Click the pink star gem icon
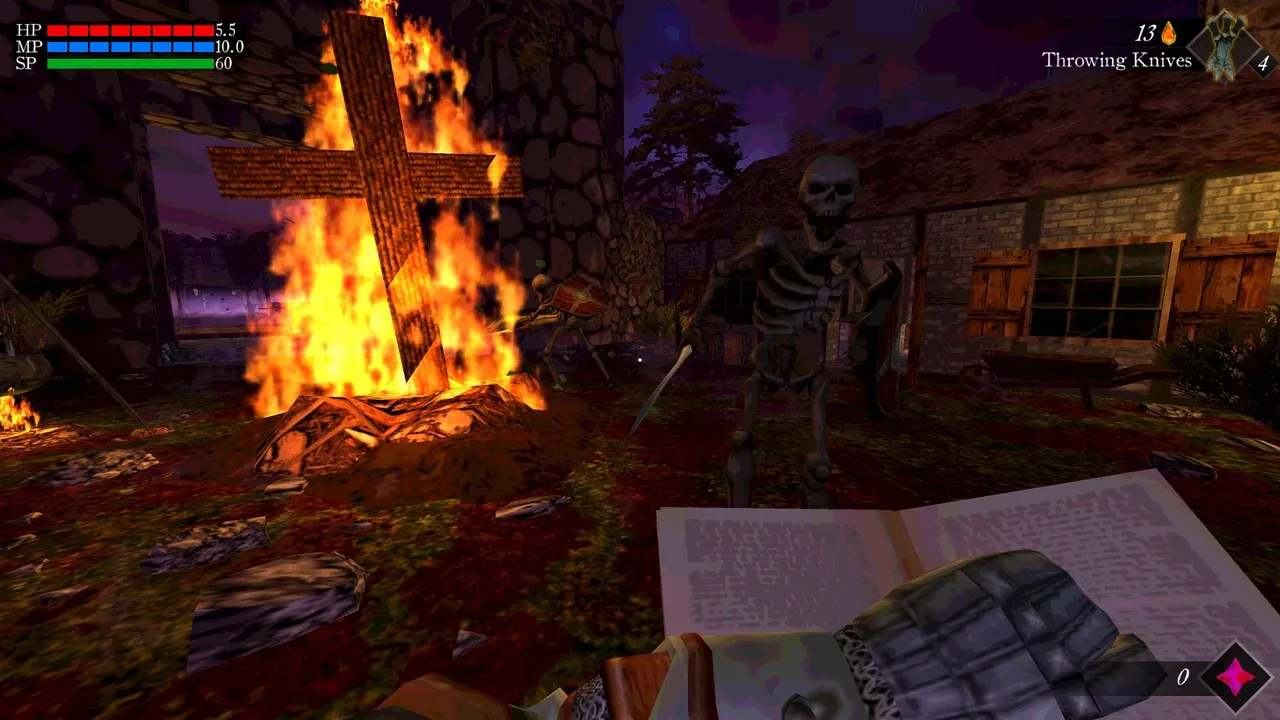The width and height of the screenshot is (1280, 720). [1235, 677]
